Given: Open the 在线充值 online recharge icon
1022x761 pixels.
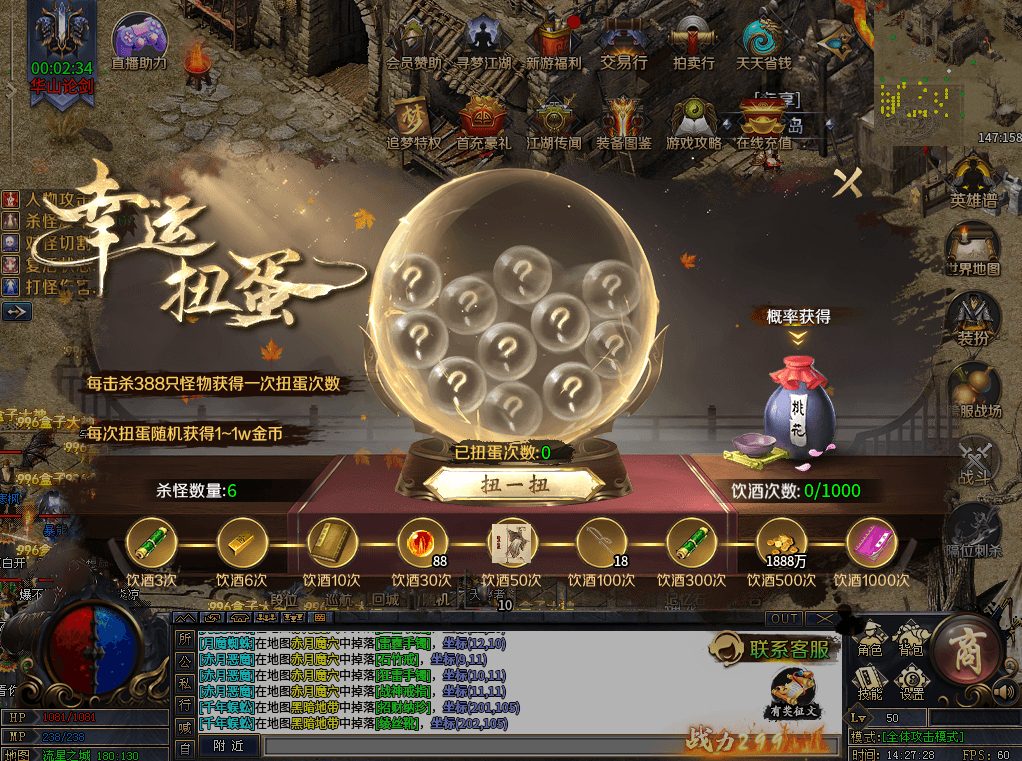Looking at the screenshot, I should coord(763,123).
